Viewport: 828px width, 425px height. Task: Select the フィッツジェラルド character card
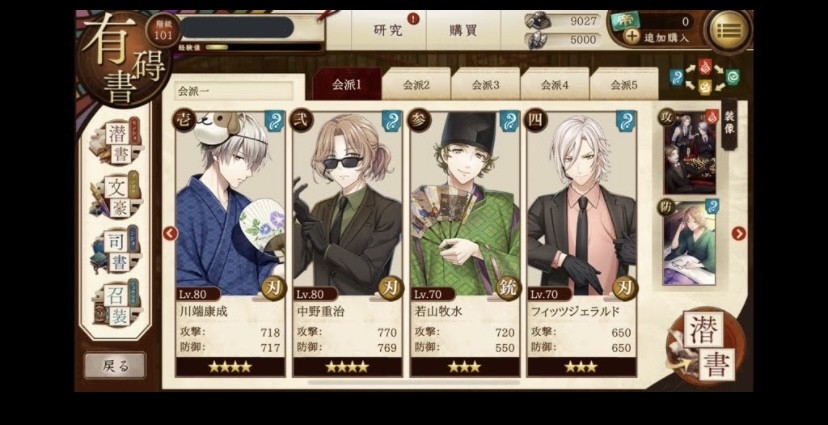click(581, 240)
